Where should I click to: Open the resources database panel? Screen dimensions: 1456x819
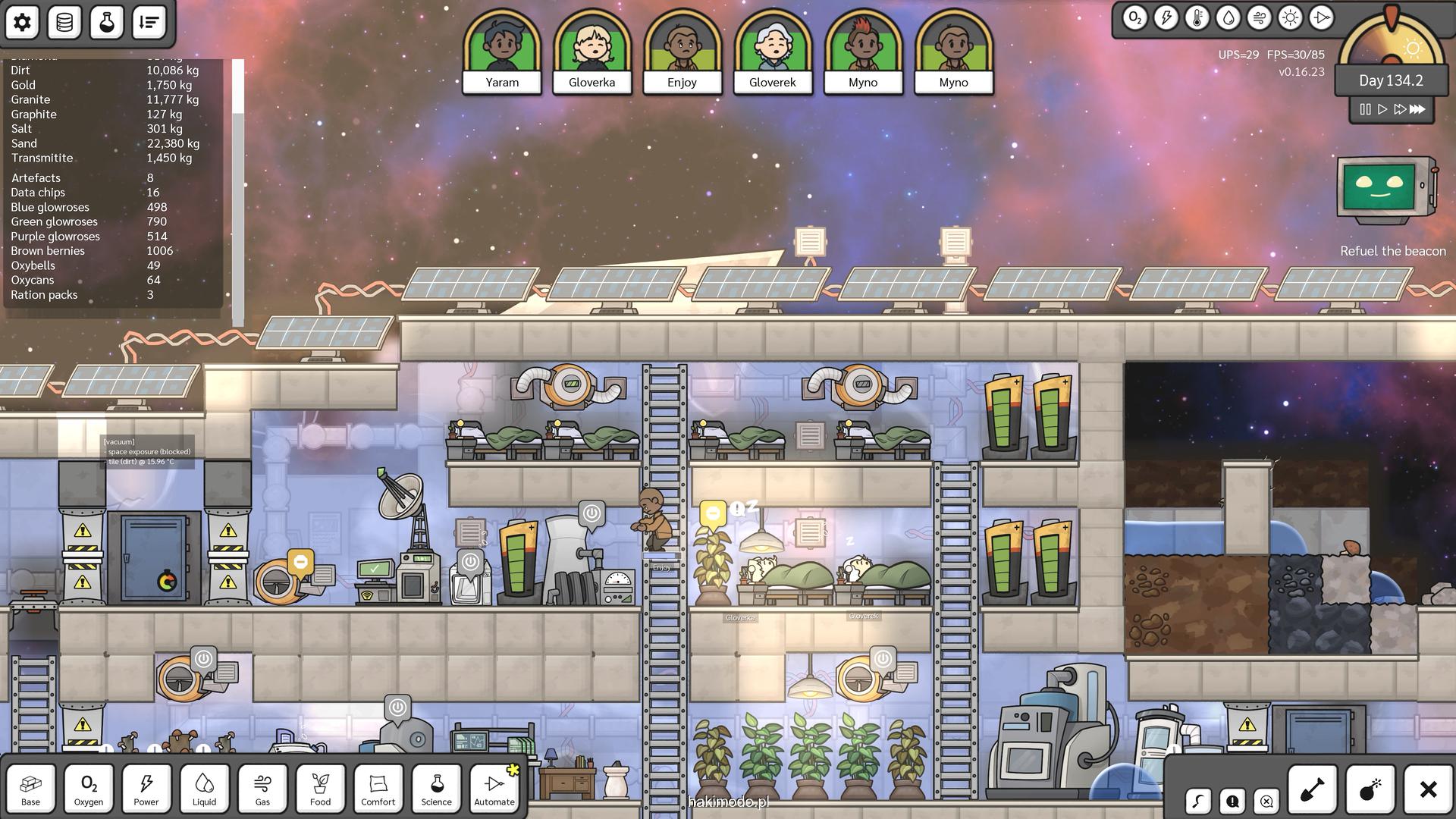pos(64,23)
